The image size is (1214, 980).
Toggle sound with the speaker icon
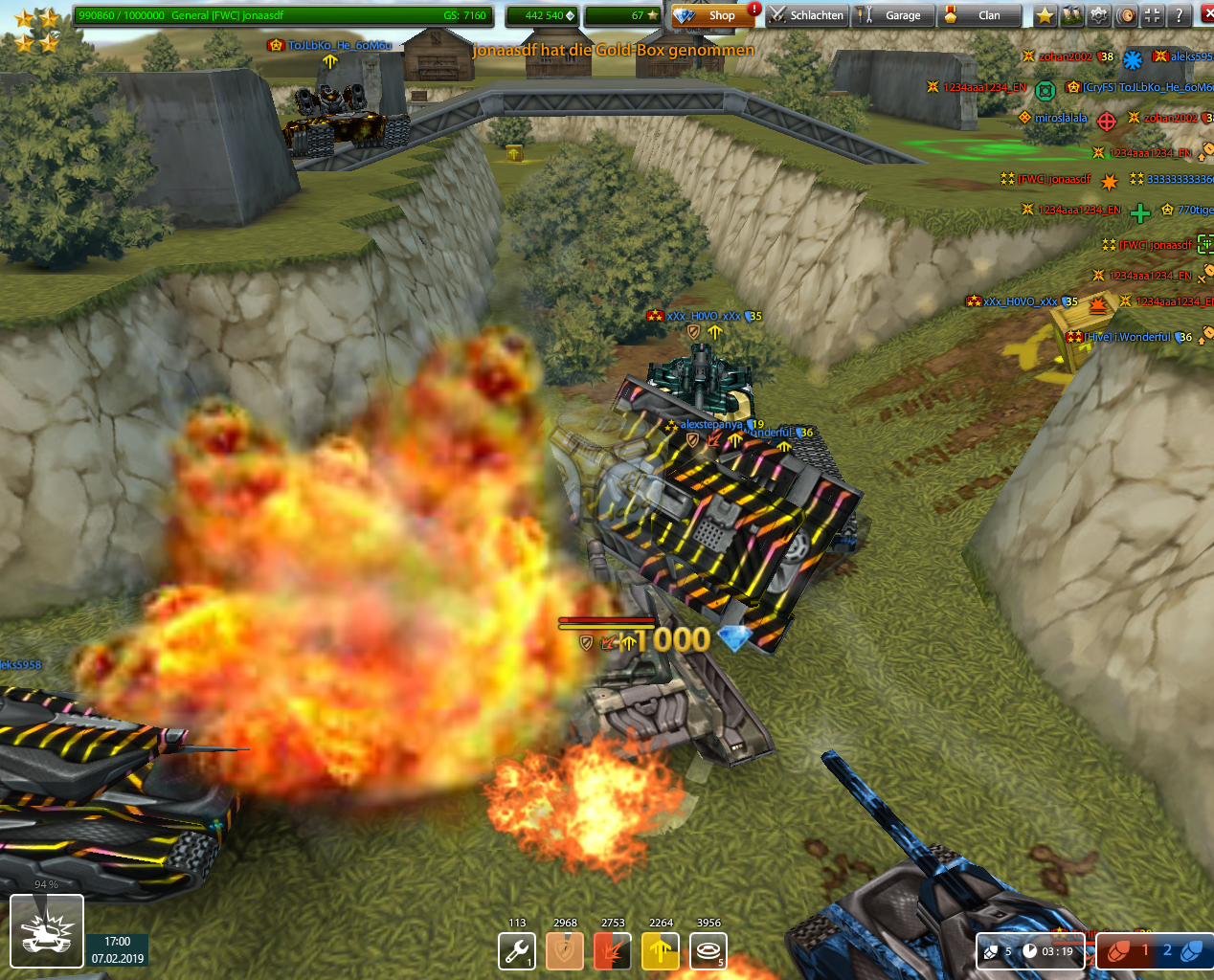click(x=1126, y=15)
